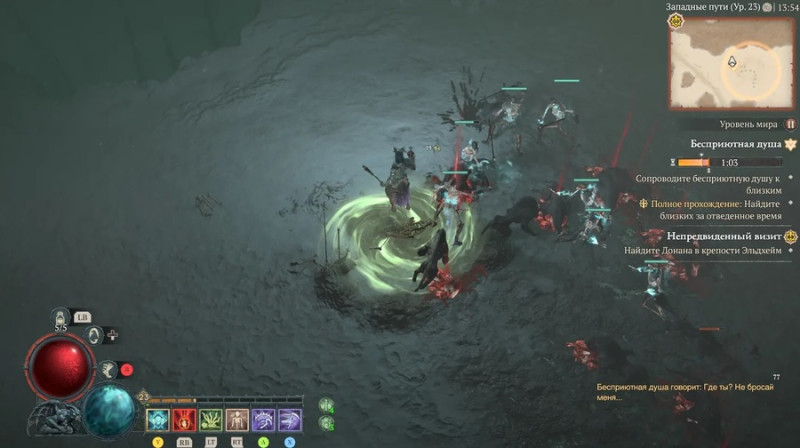
Task: Trigger the last purple scythe skill
Action: [290, 420]
